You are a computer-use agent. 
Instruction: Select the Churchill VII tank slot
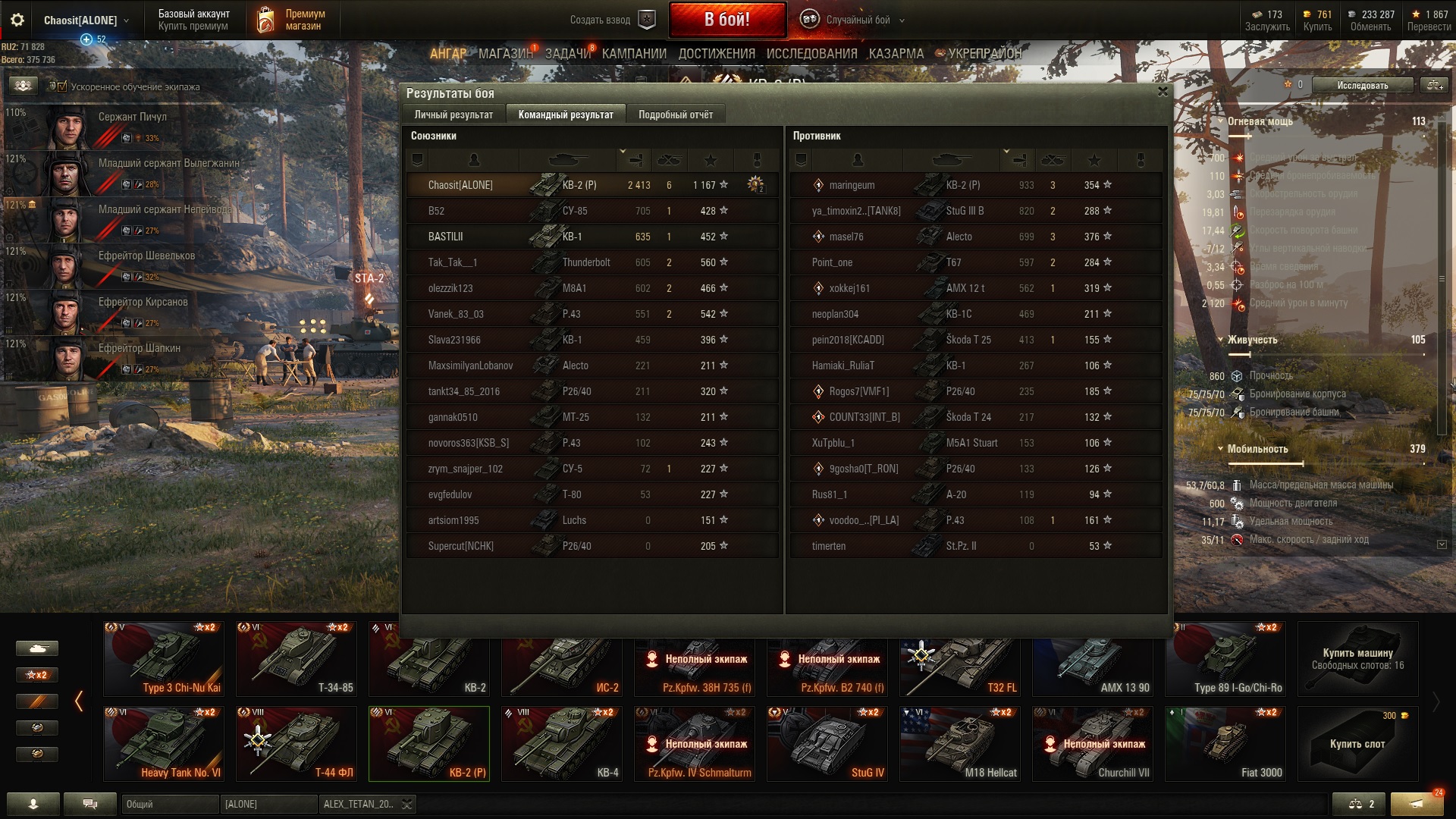point(1092,743)
